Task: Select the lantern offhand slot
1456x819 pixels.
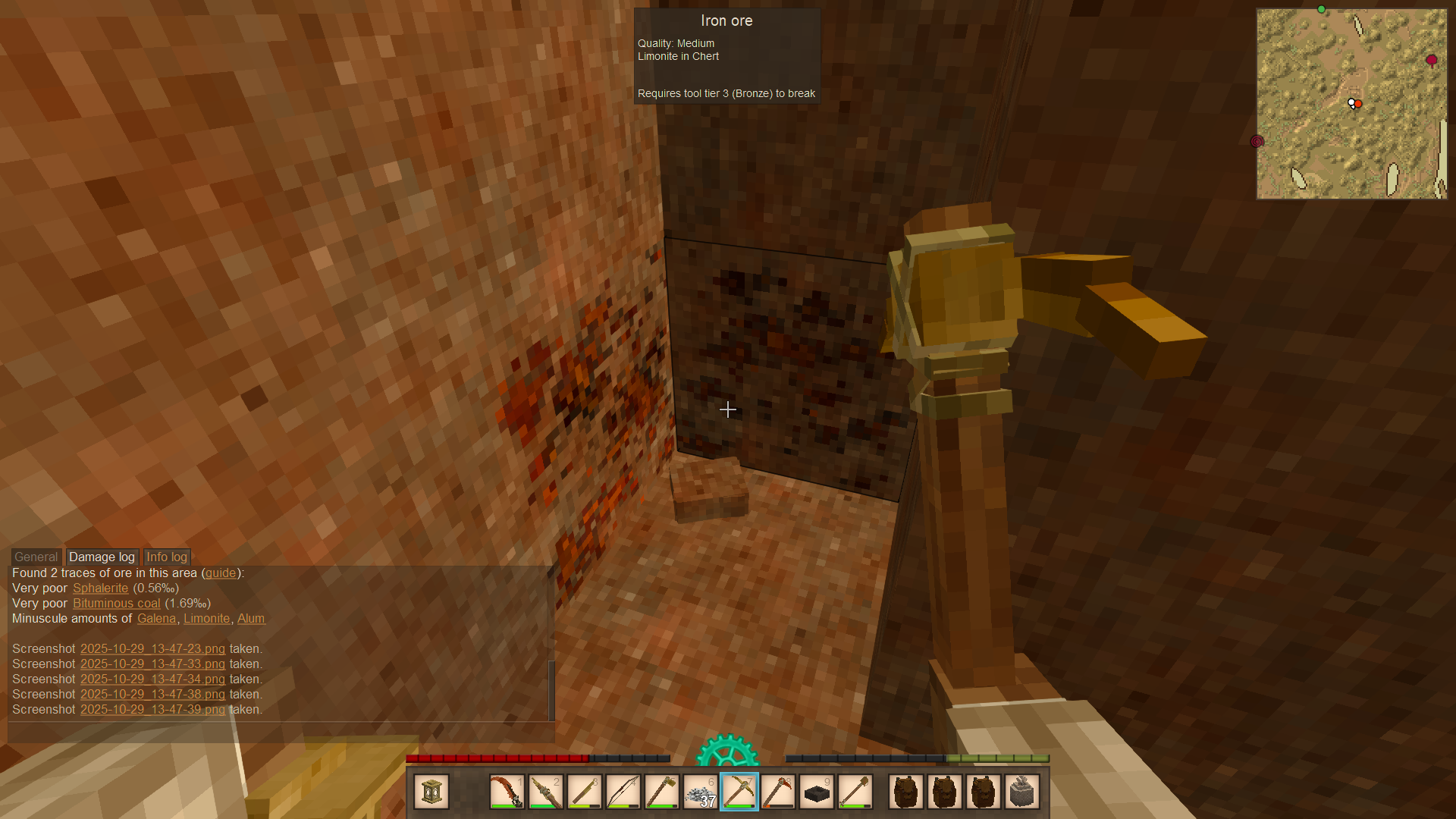Action: tap(431, 792)
